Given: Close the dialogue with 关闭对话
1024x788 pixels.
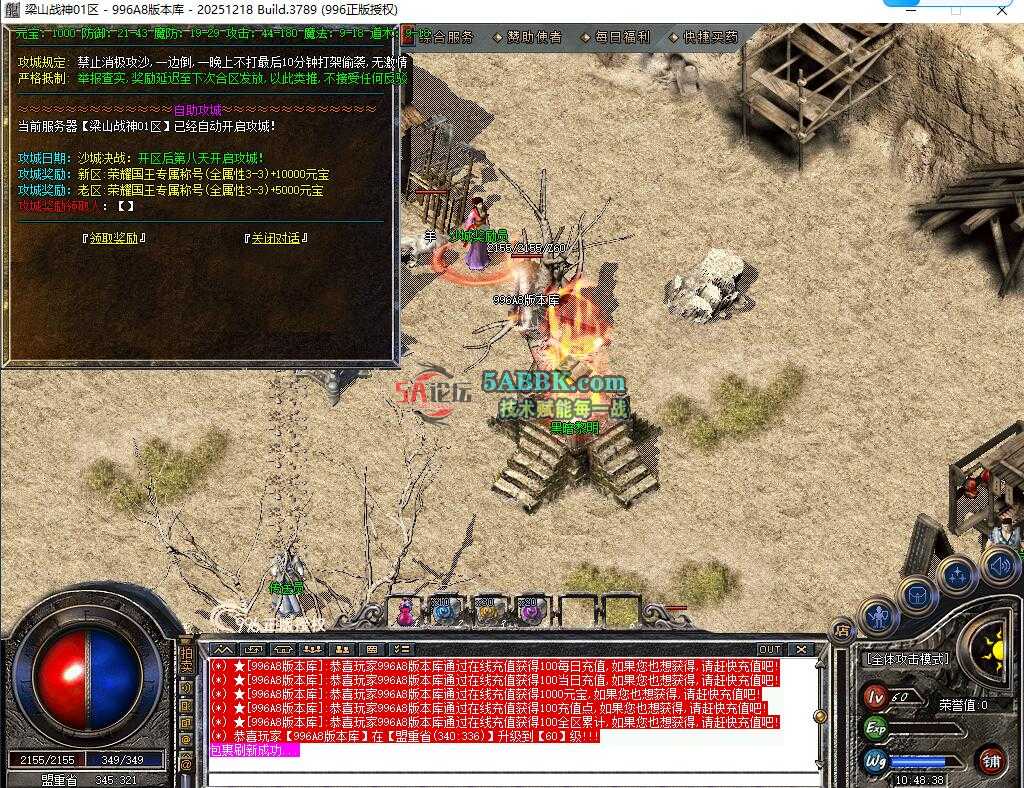Looking at the screenshot, I should click(275, 238).
